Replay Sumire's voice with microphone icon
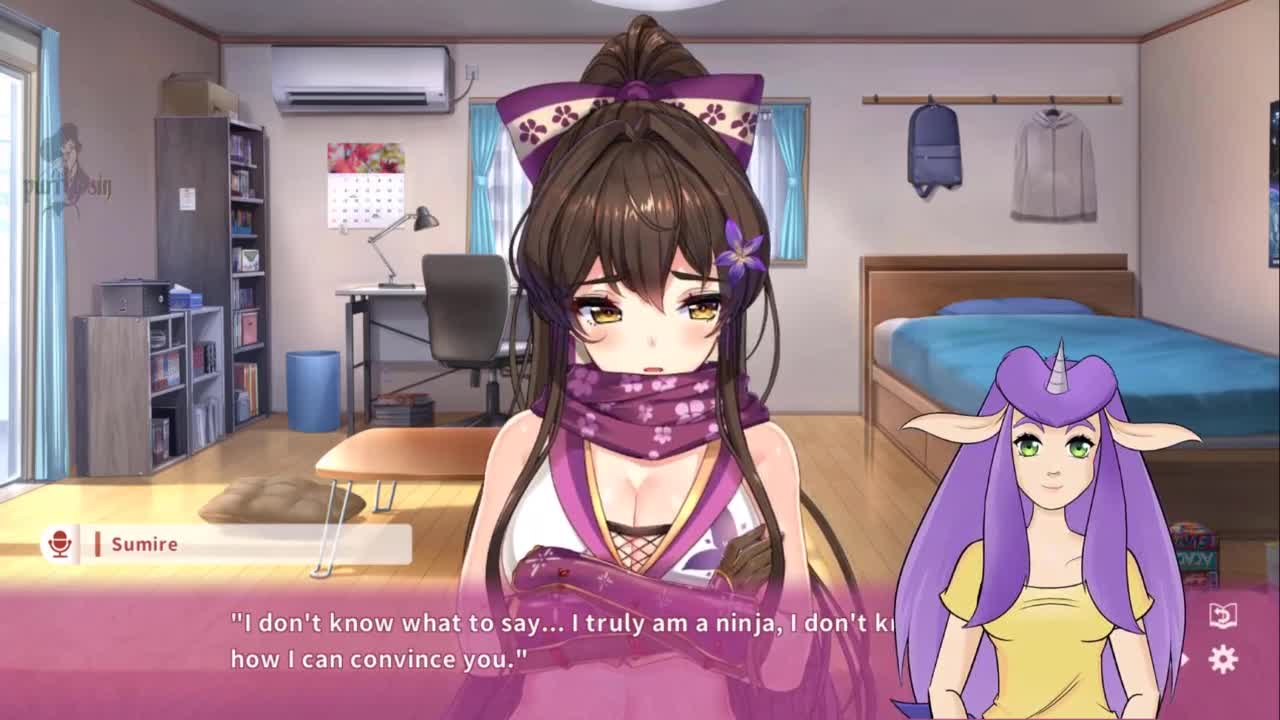Image resolution: width=1280 pixels, height=720 pixels. (x=60, y=544)
